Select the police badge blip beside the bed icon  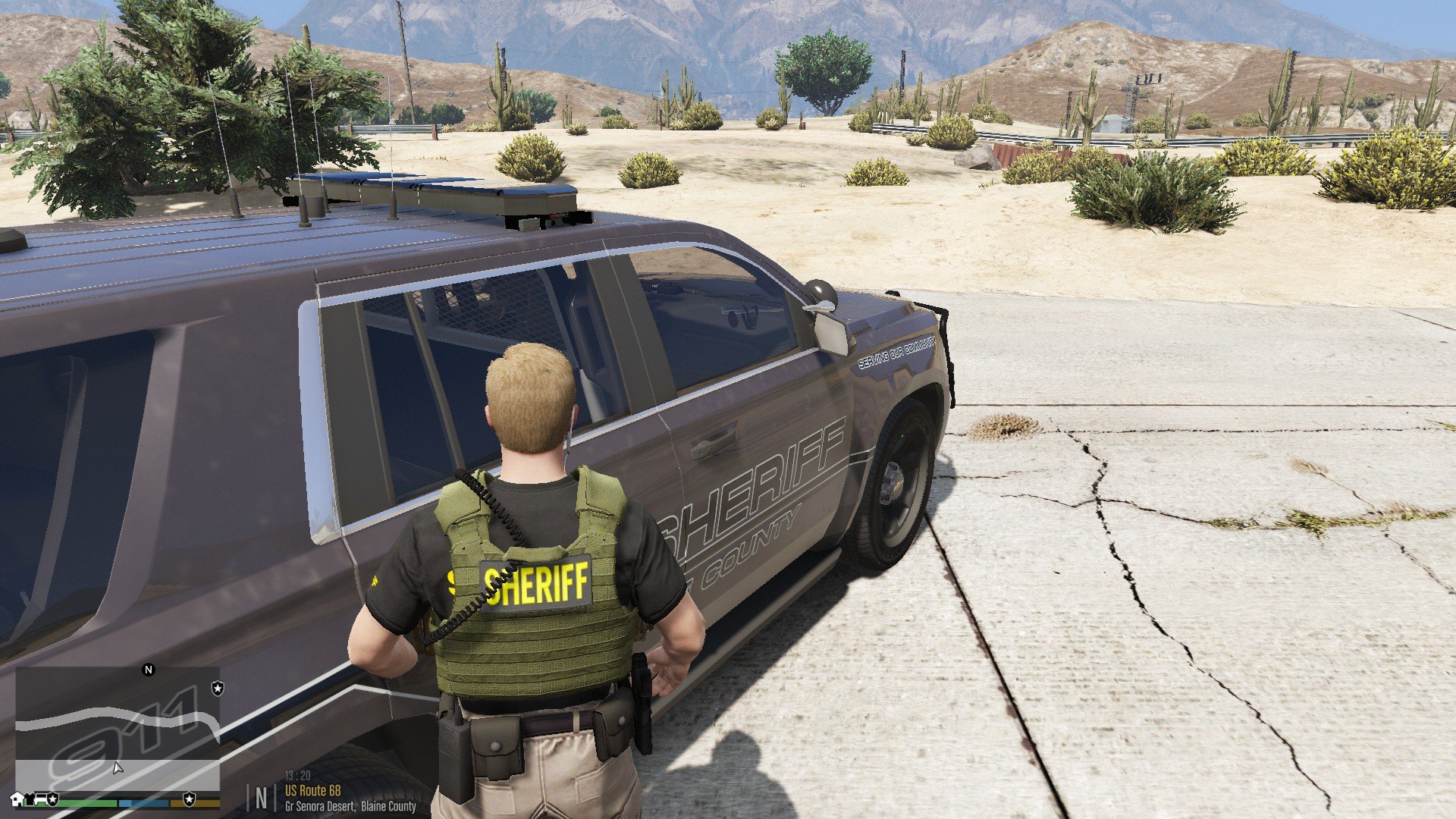[53, 799]
